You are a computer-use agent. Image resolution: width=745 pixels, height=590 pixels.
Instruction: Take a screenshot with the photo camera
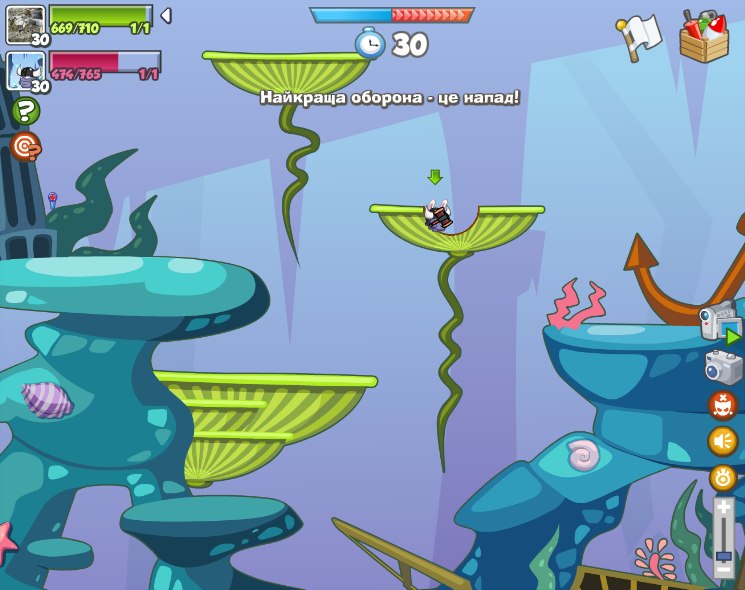[x=723, y=368]
